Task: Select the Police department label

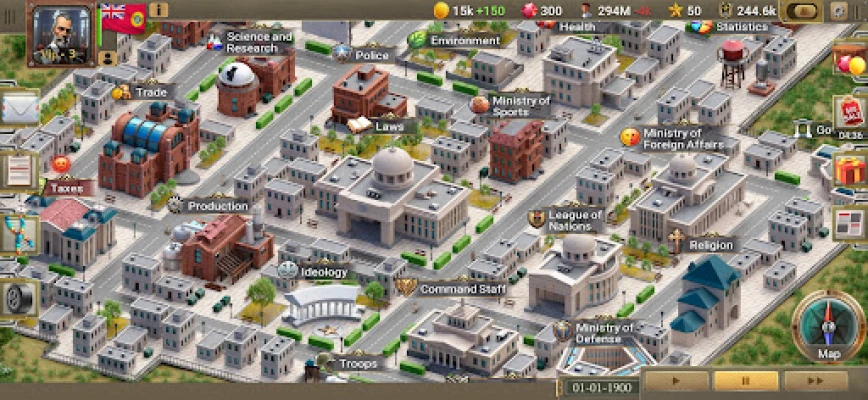Action: 370,55
